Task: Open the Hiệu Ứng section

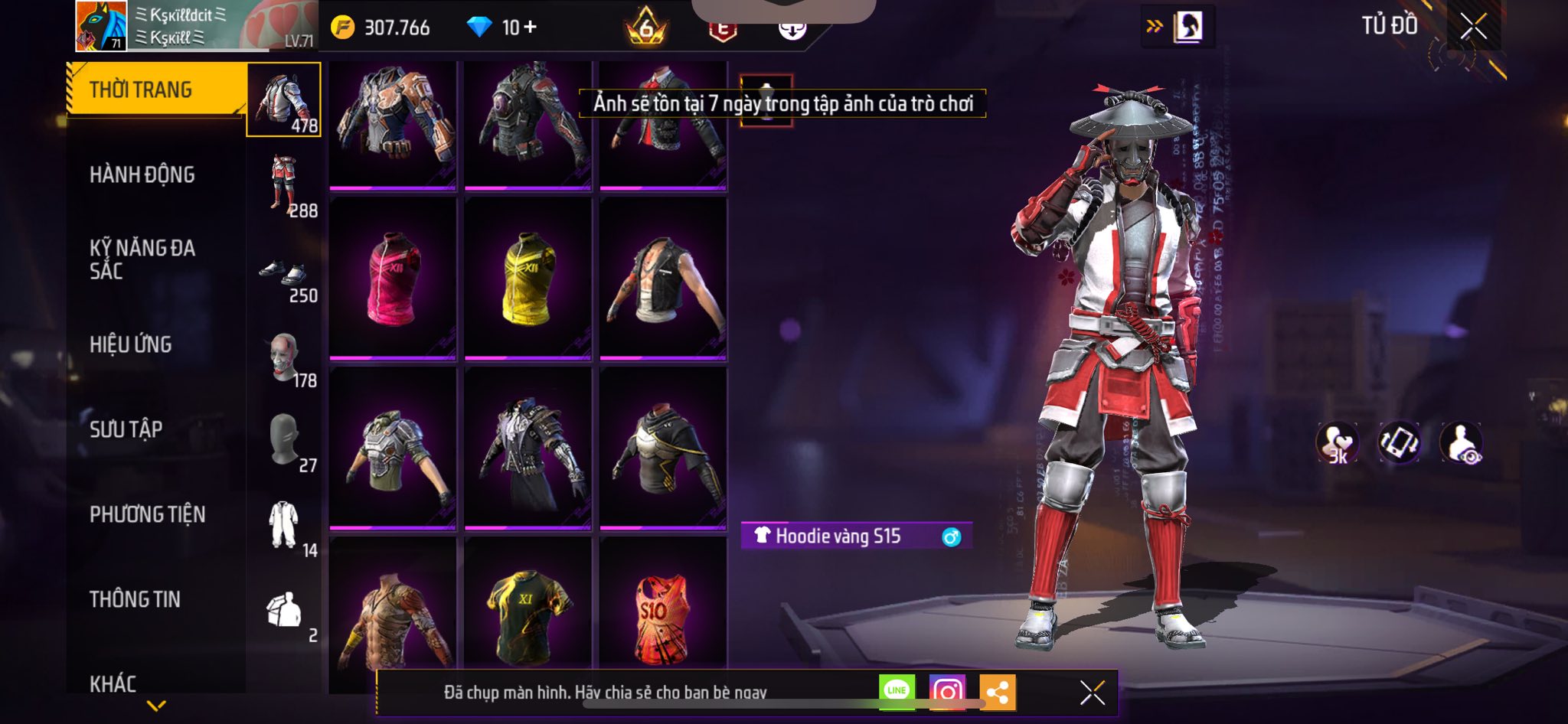Action: 131,345
